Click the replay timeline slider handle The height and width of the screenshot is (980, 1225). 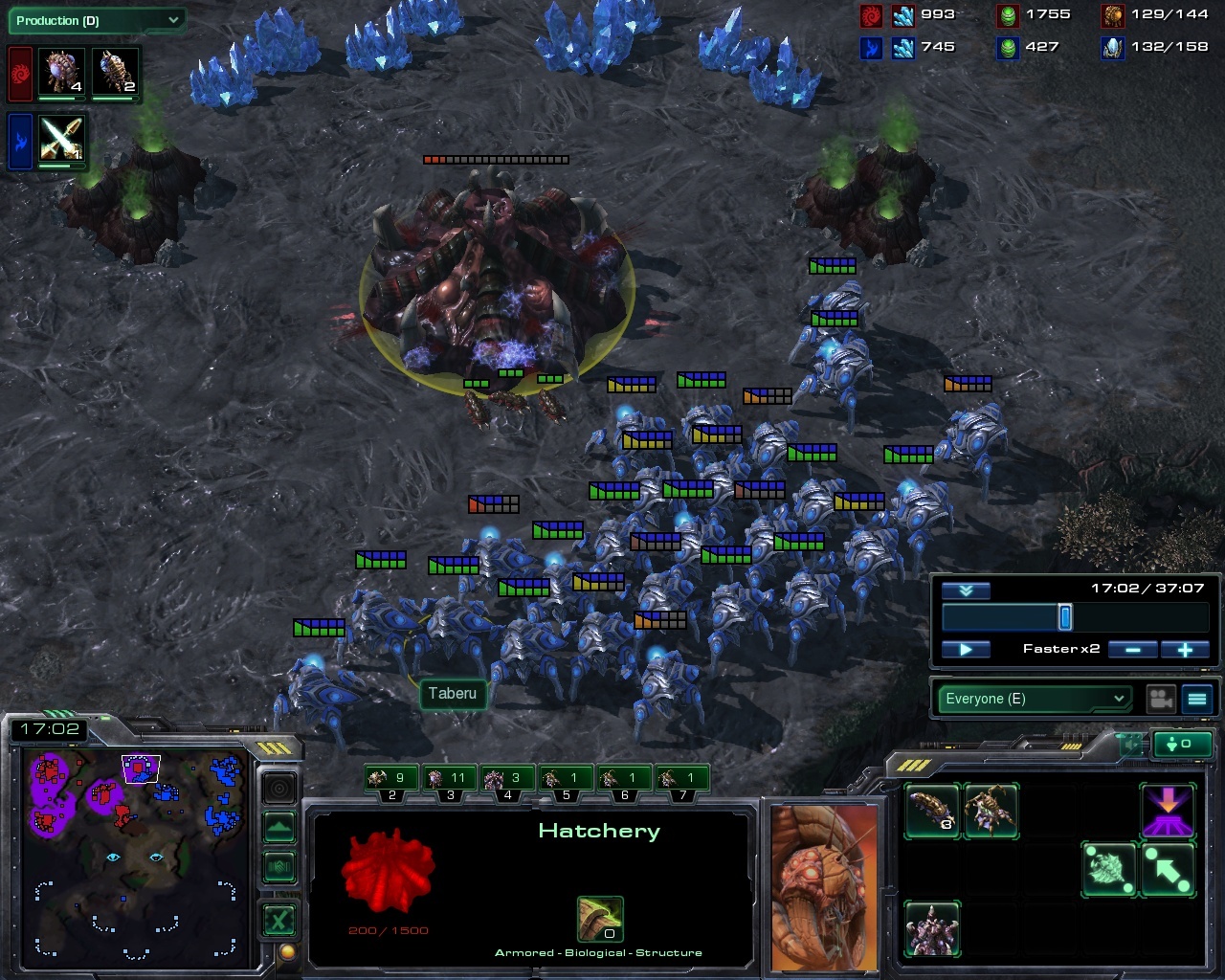[1064, 617]
